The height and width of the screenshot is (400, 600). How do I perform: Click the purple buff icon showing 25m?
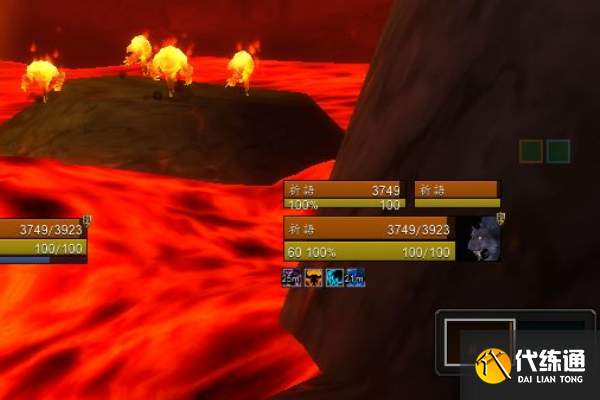(x=291, y=277)
